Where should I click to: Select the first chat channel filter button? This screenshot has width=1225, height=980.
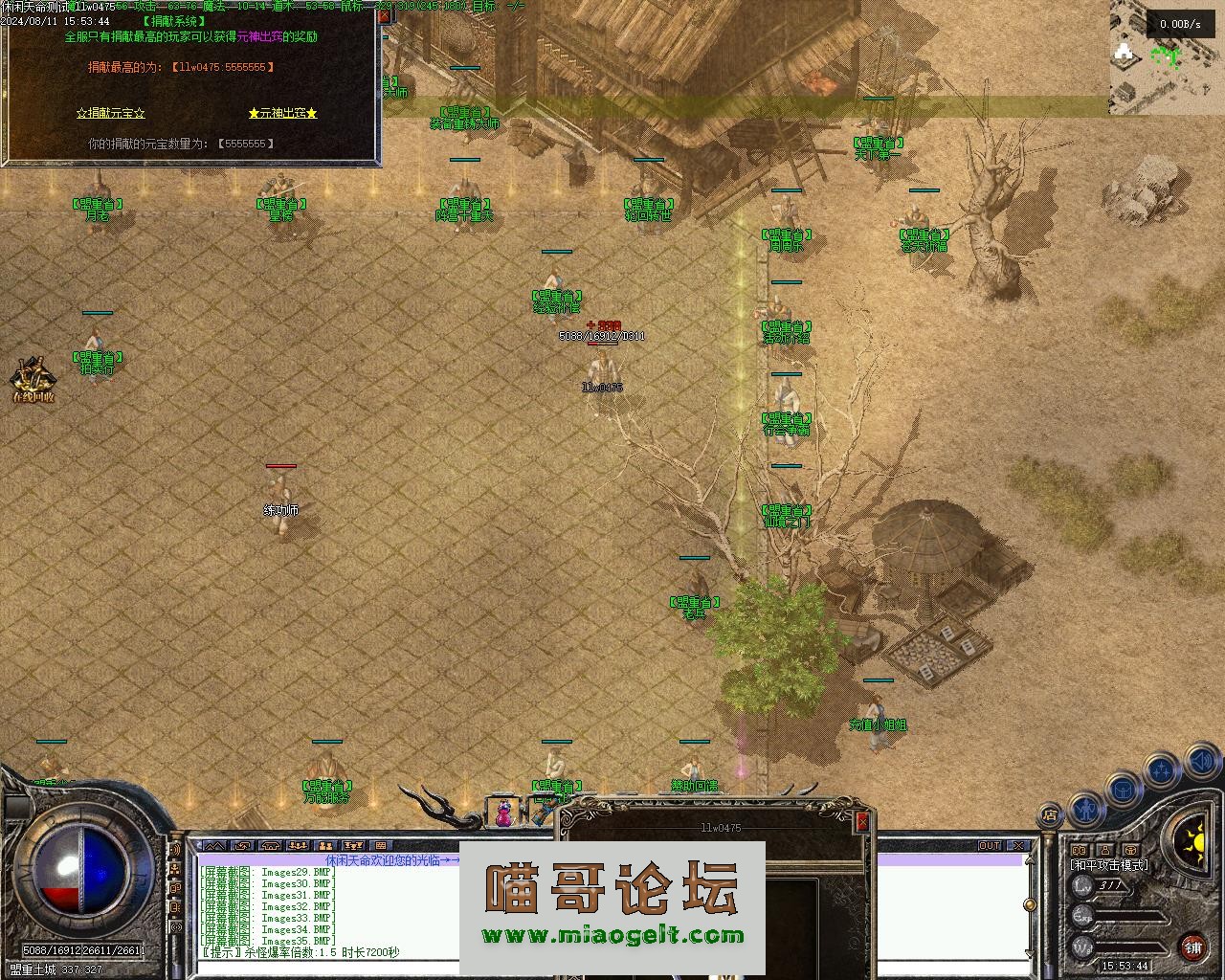pos(213,846)
